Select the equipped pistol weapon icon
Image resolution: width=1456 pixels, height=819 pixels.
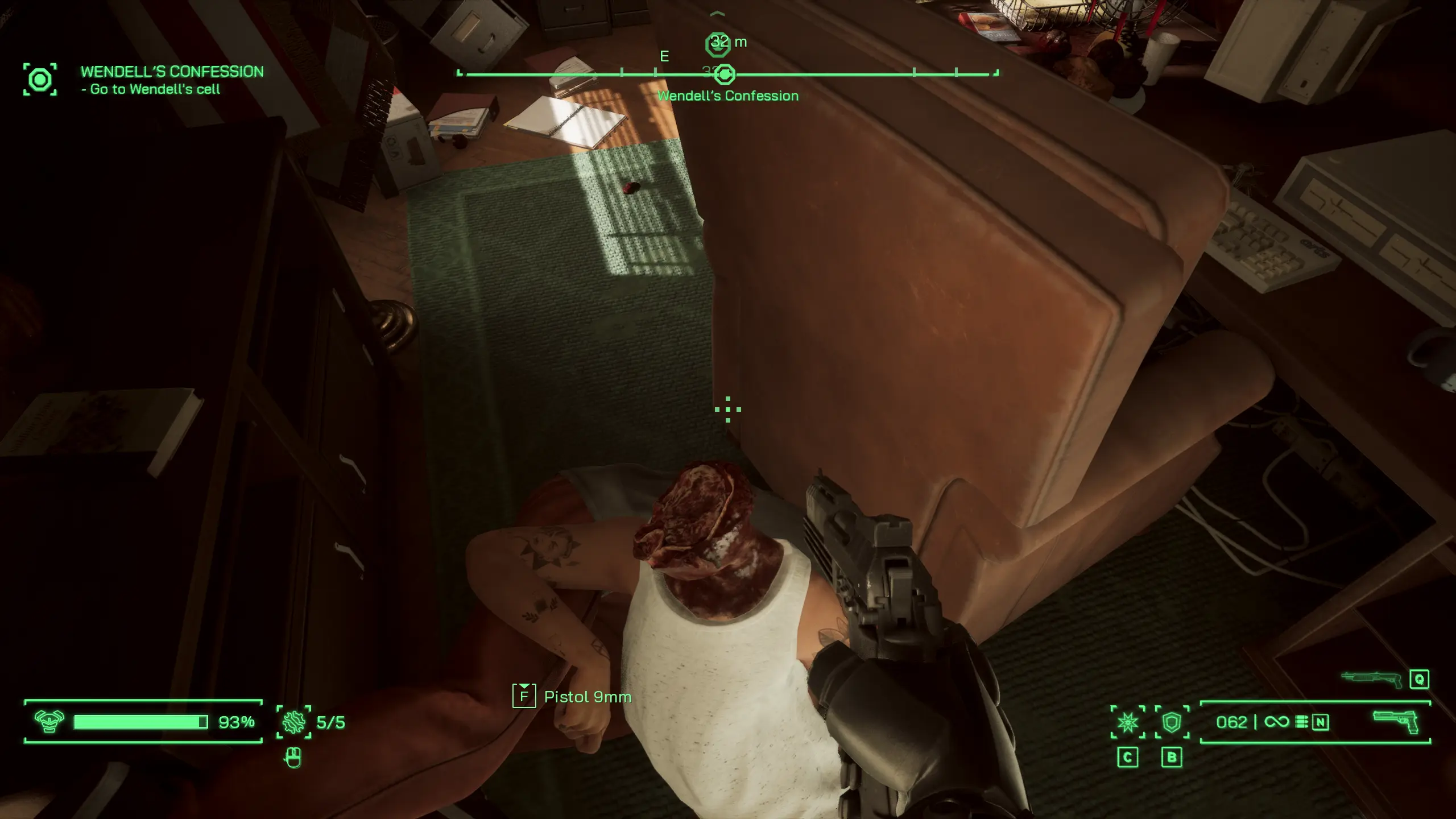pyautogui.click(x=1396, y=721)
